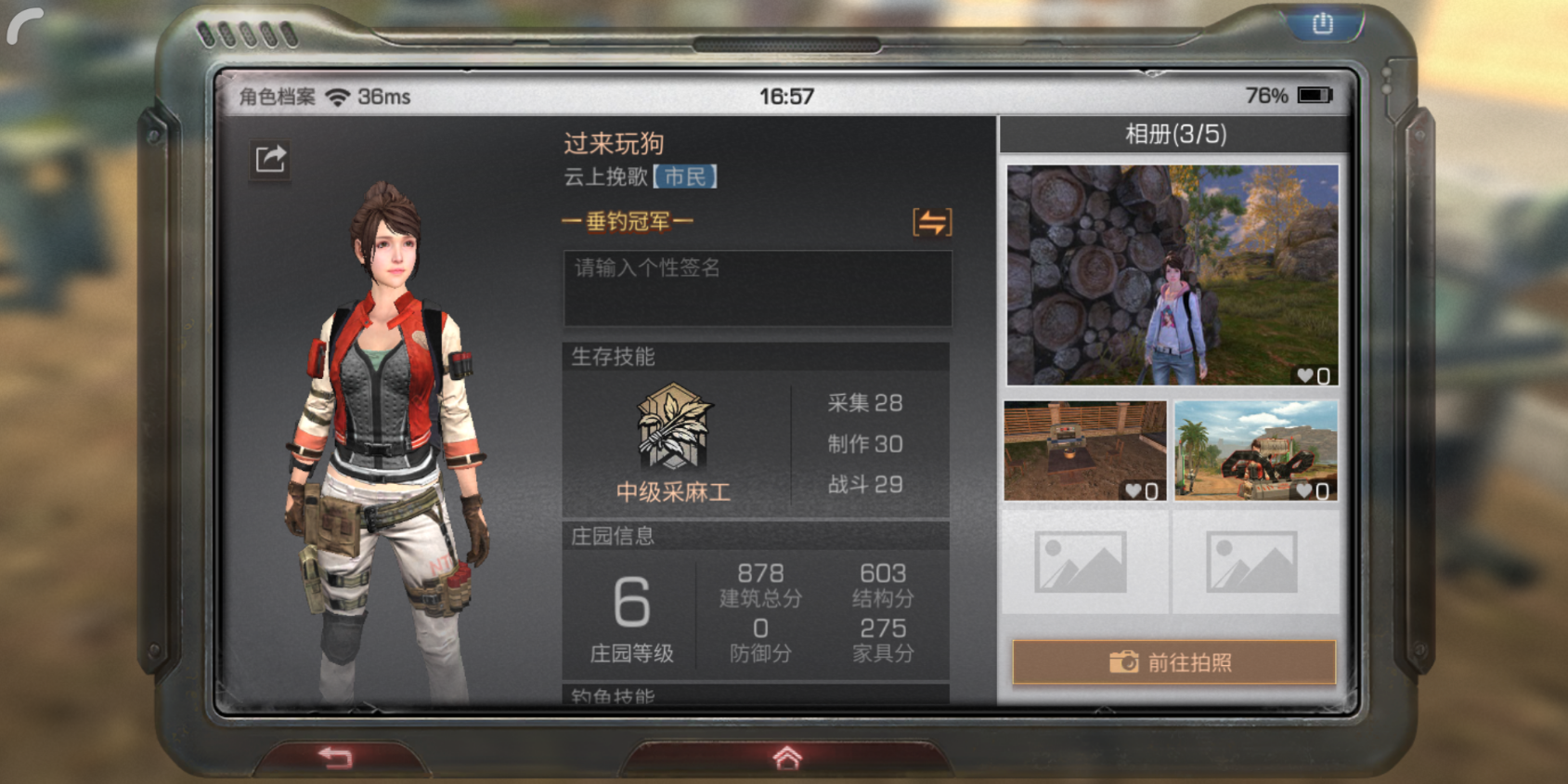
Task: Click the camera icon on 前往拍照 button
Action: (x=1123, y=662)
